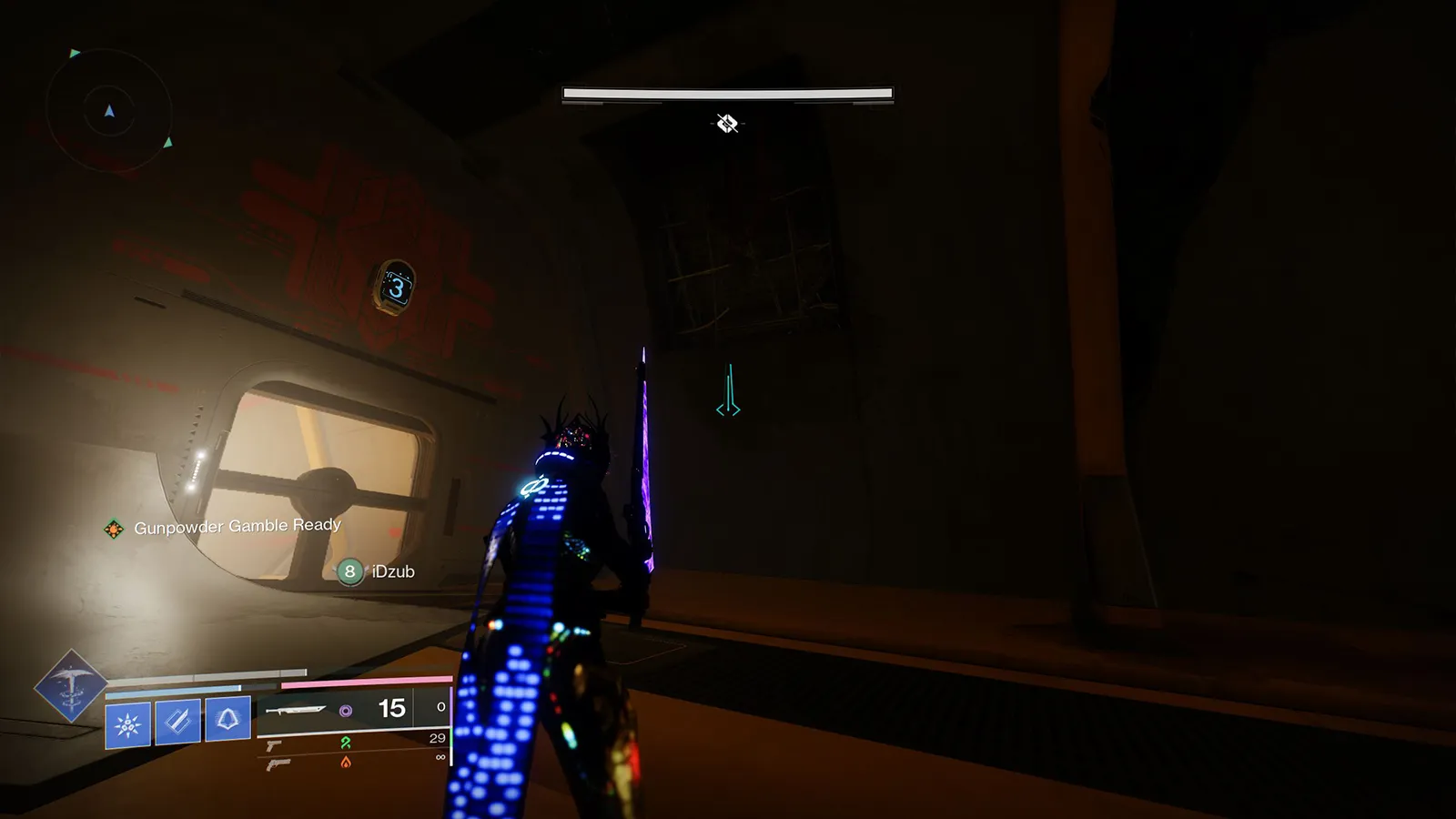Use the grenade ability icon
1456x819 pixels.
(x=127, y=724)
